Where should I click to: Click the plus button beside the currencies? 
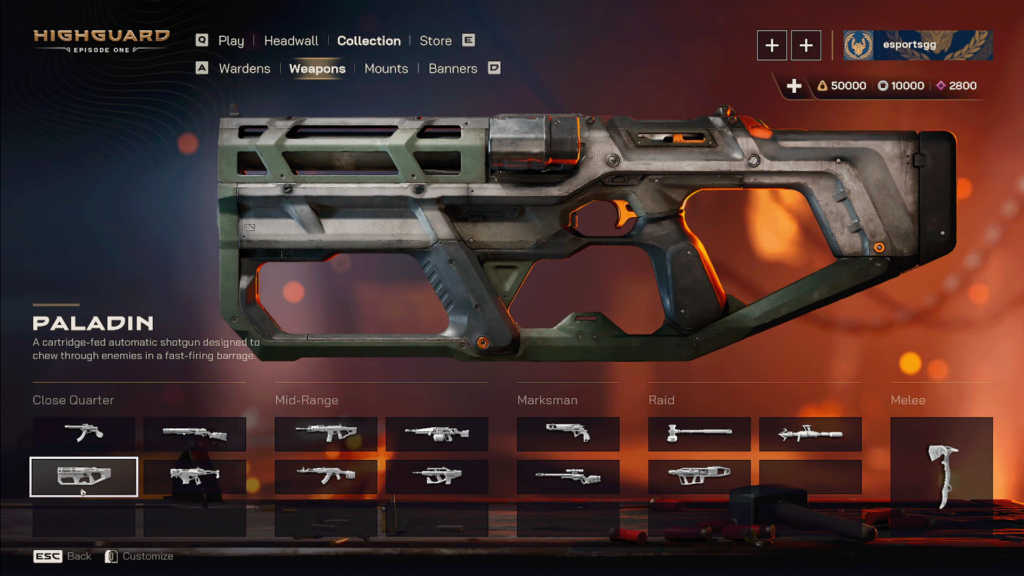pyautogui.click(x=794, y=86)
